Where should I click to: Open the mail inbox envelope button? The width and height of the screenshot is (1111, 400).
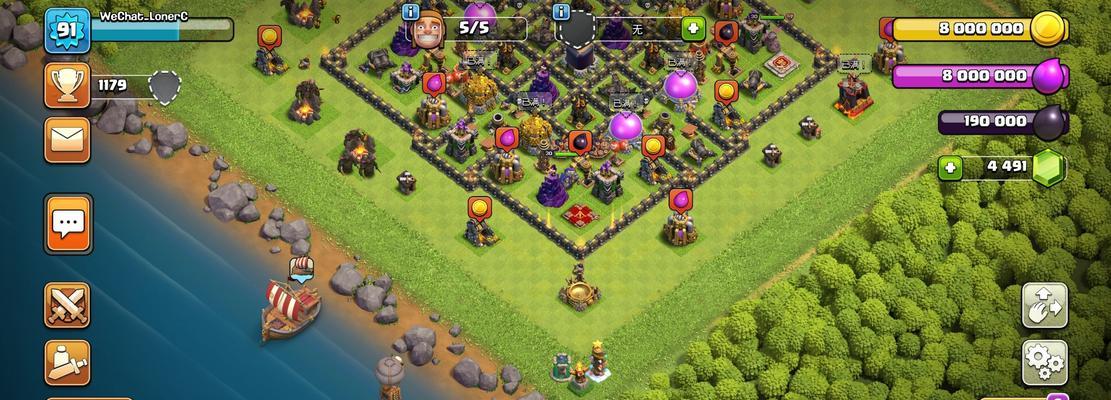[67, 140]
